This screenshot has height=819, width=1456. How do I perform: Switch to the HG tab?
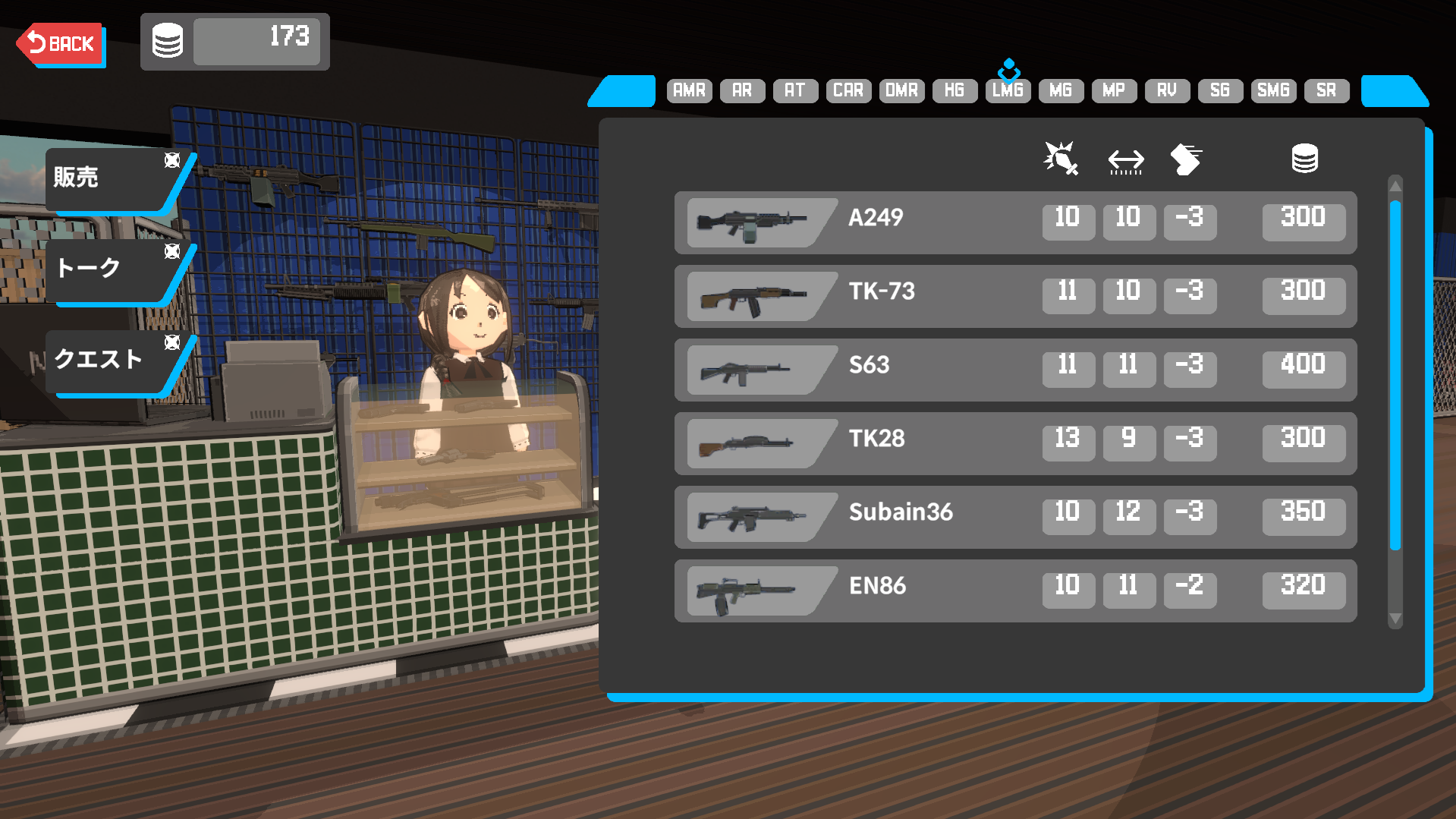[954, 90]
